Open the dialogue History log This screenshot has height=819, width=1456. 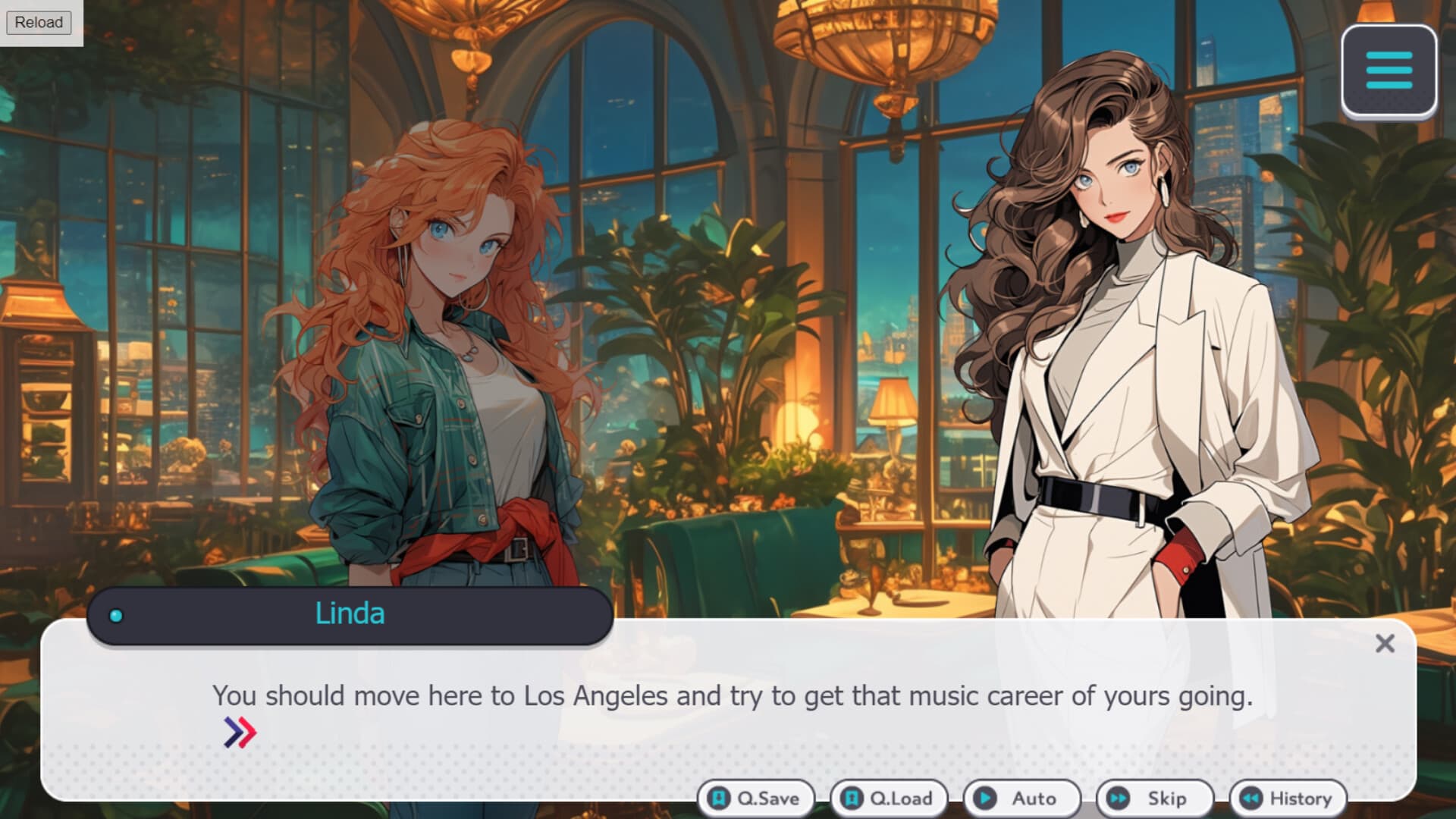[x=1287, y=798]
